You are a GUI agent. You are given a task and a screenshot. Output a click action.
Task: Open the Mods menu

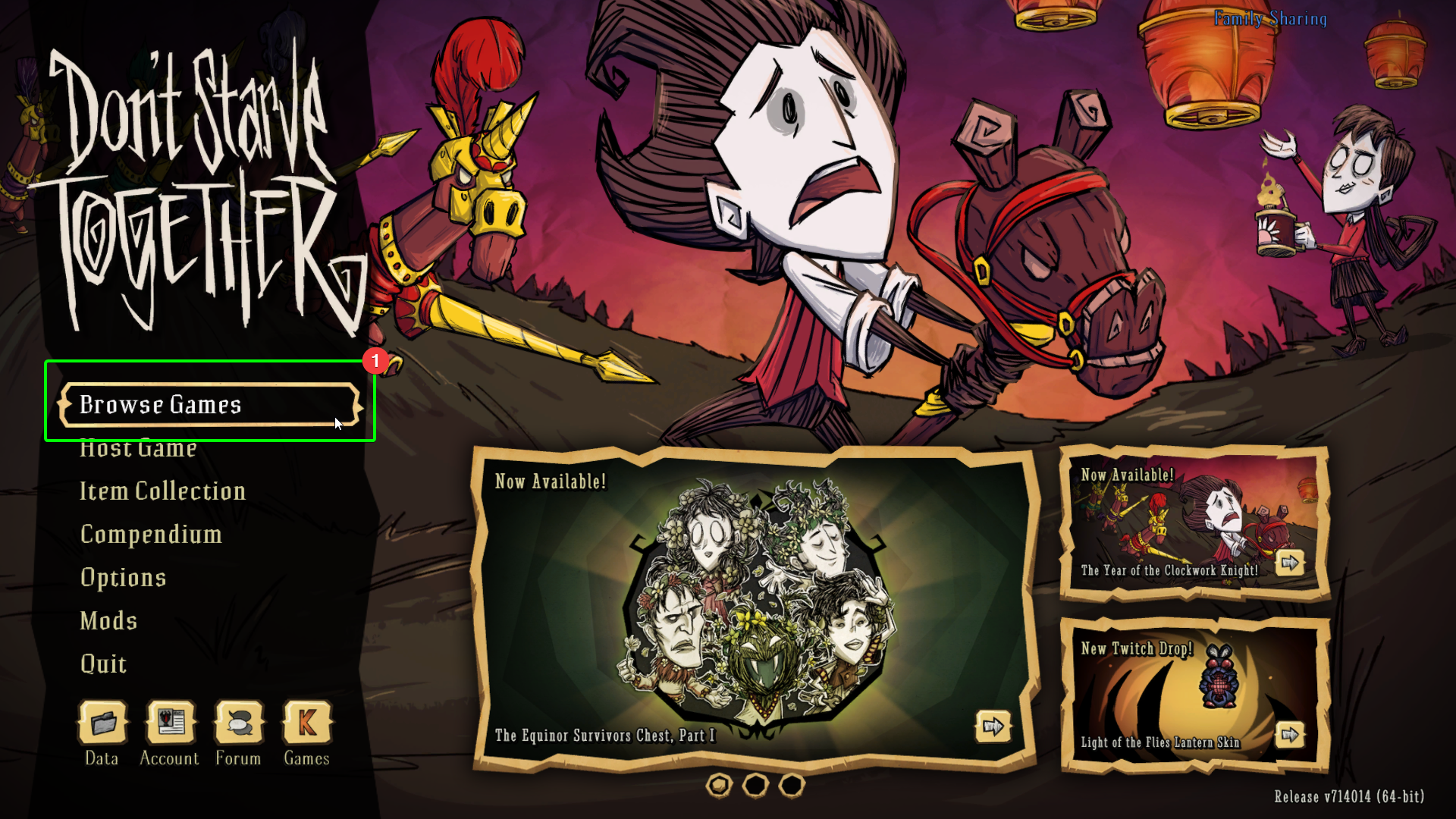(108, 621)
